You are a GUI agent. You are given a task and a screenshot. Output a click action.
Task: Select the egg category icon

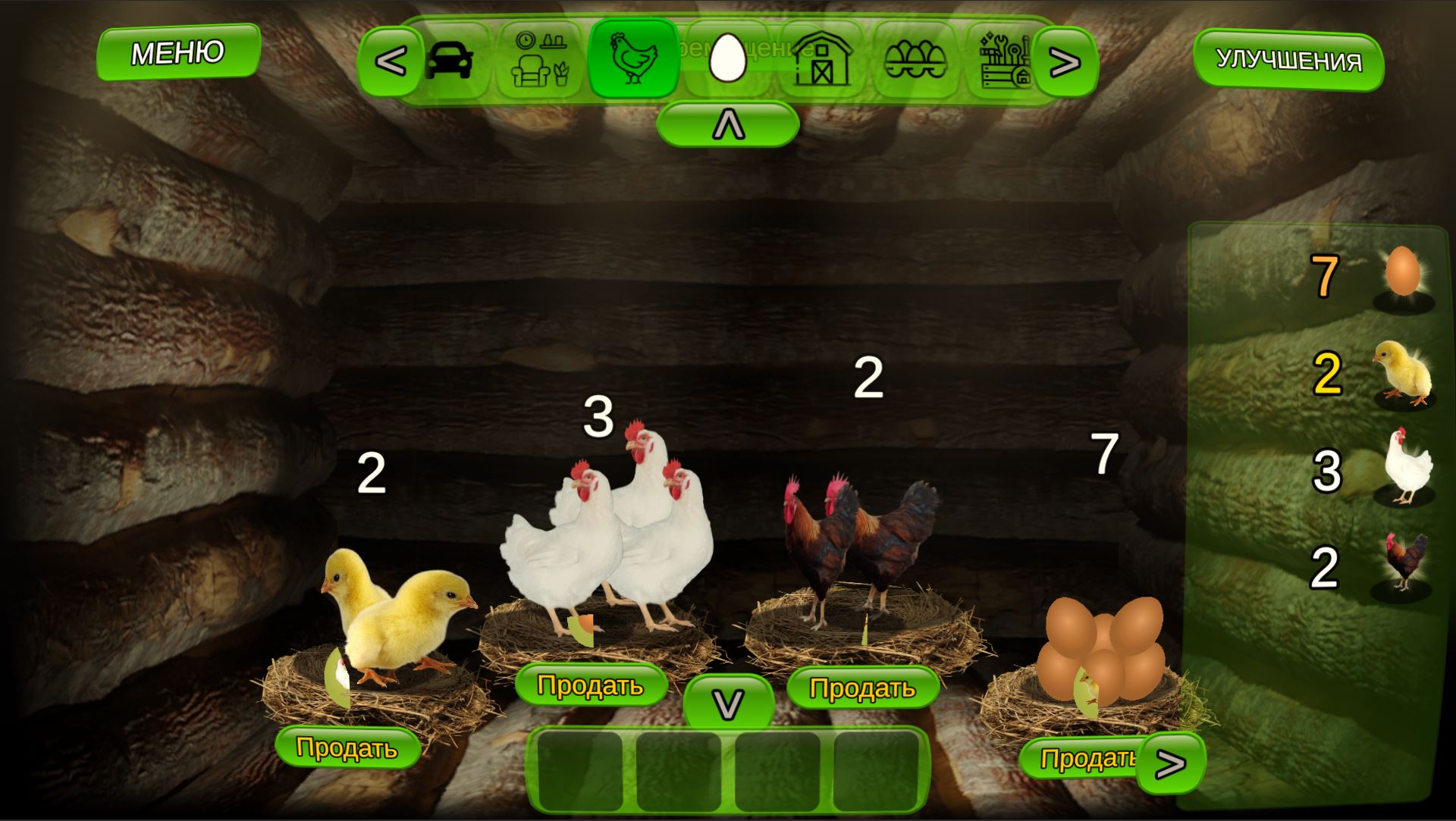pos(726,61)
